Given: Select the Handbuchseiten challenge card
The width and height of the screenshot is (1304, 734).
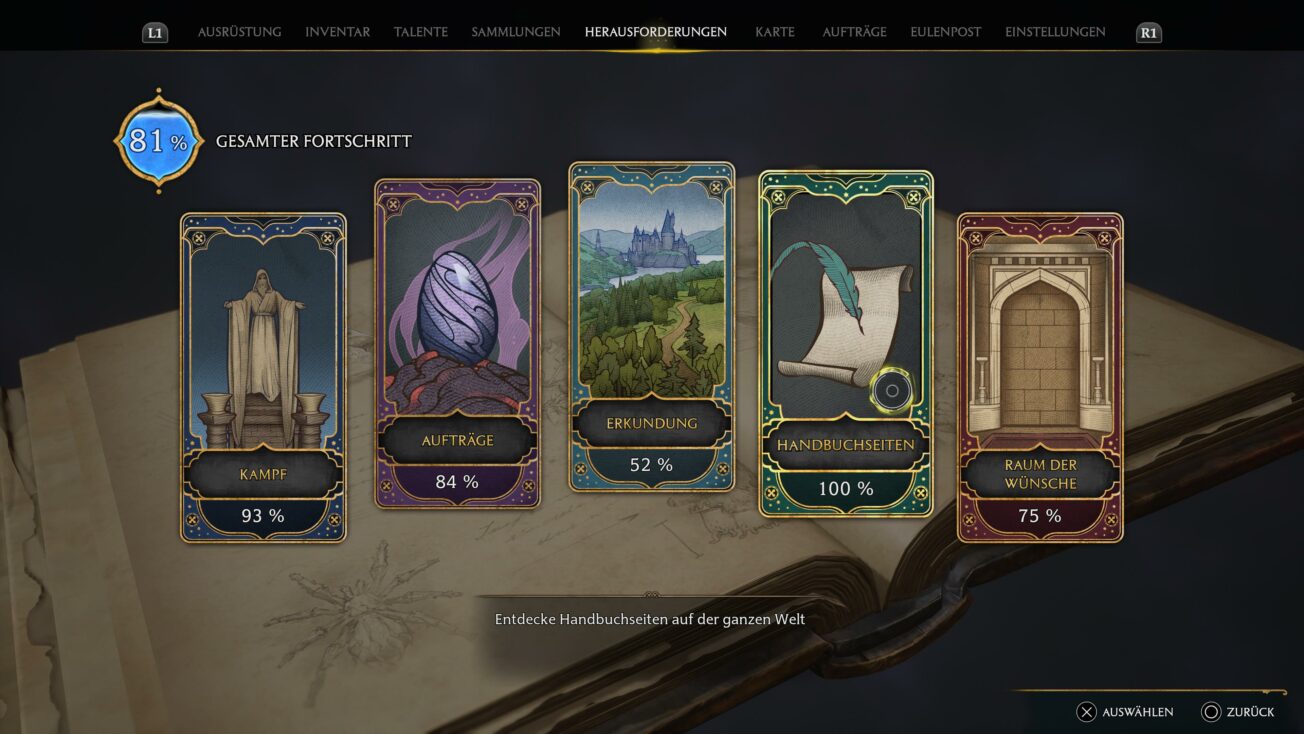Looking at the screenshot, I should click(845, 343).
